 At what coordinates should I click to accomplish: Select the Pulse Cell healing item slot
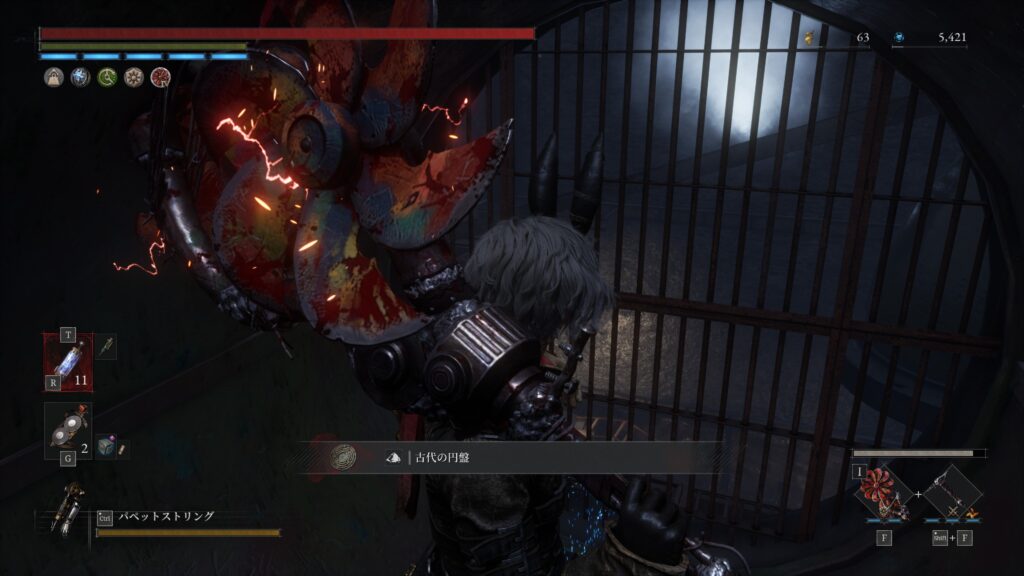tap(68, 362)
